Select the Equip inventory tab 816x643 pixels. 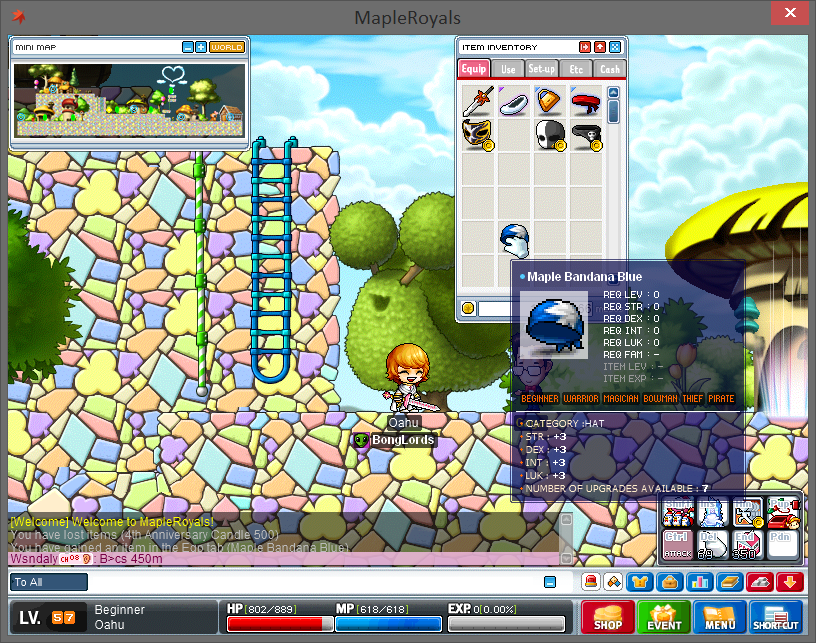click(474, 69)
